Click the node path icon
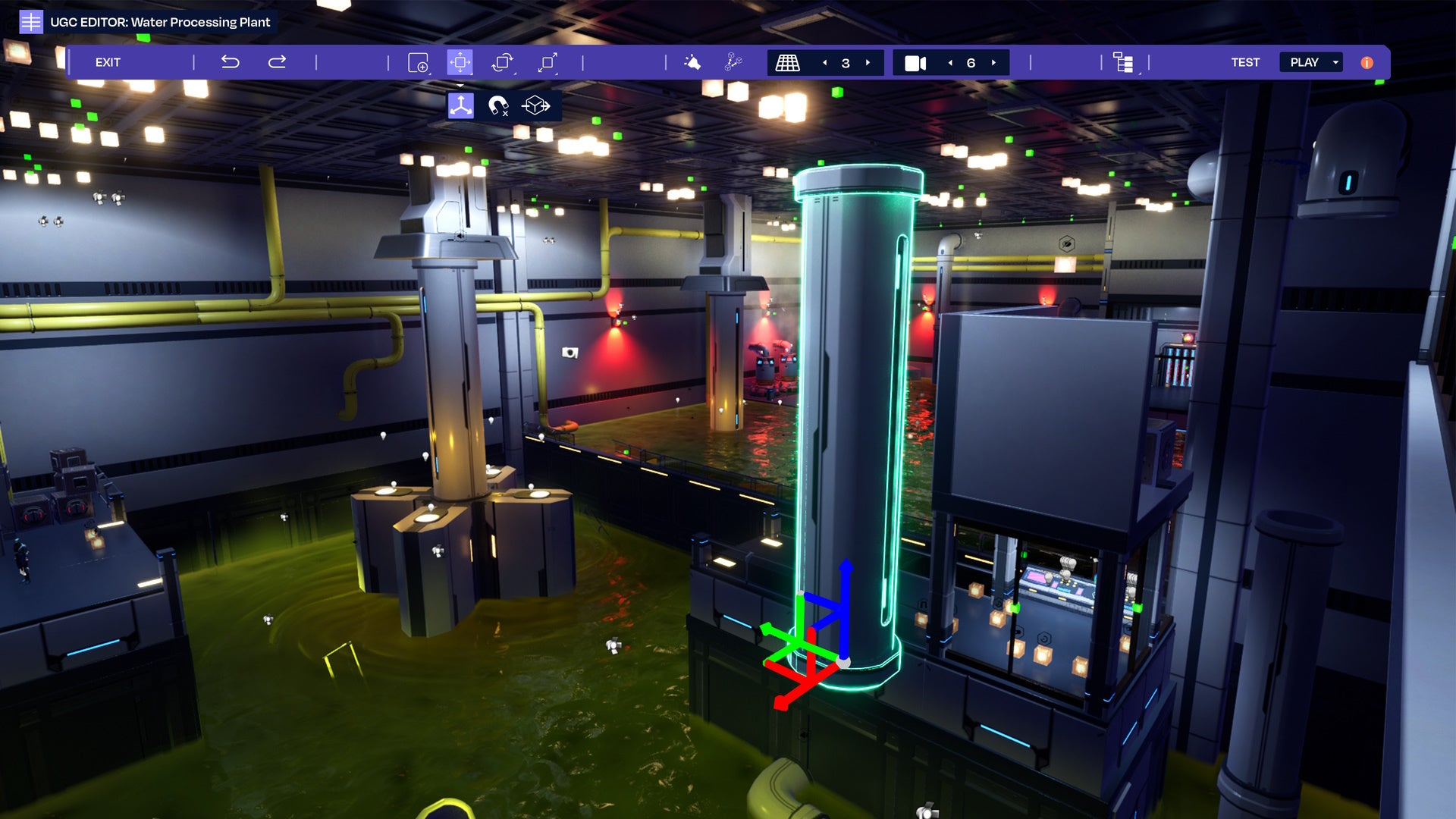Screen dimensions: 1456x819 click(733, 62)
